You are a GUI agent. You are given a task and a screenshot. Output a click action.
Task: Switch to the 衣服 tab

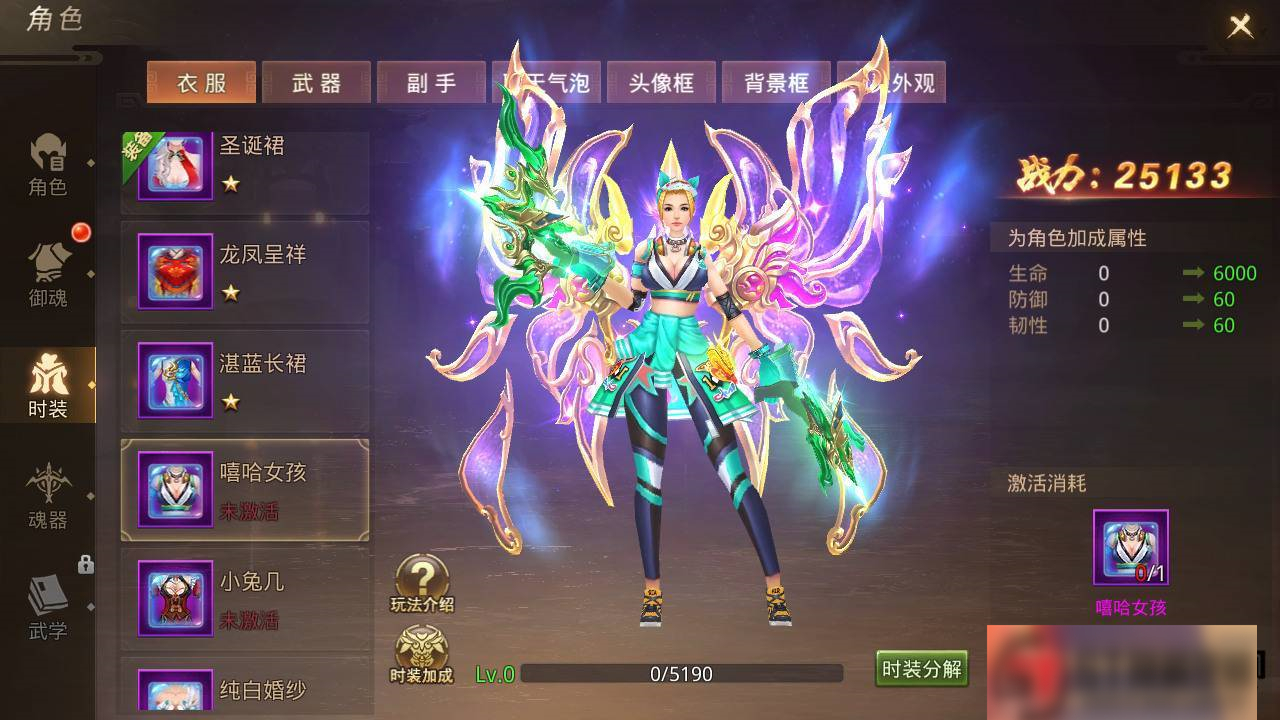click(x=201, y=82)
